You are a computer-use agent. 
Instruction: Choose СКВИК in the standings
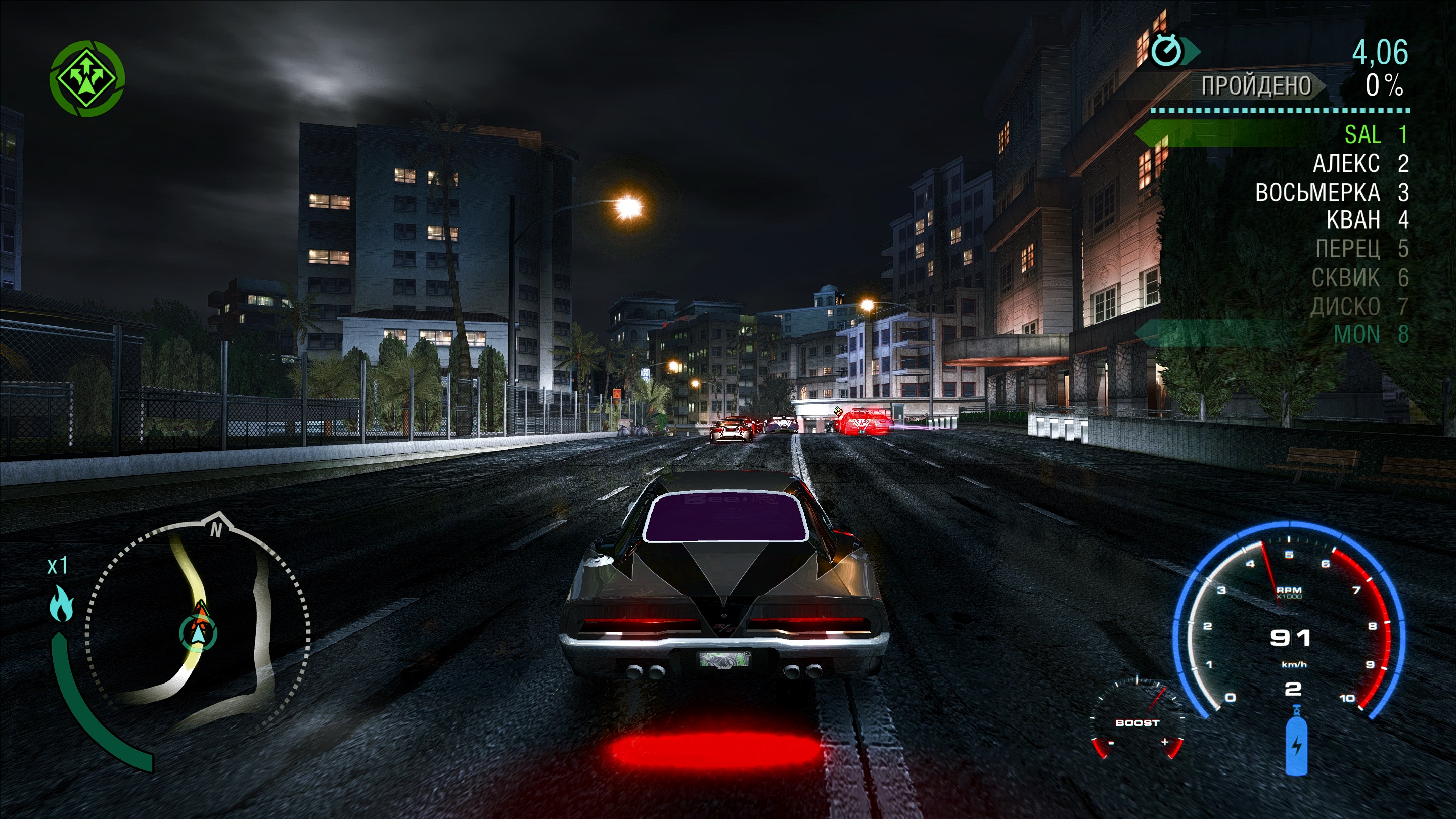1345,278
